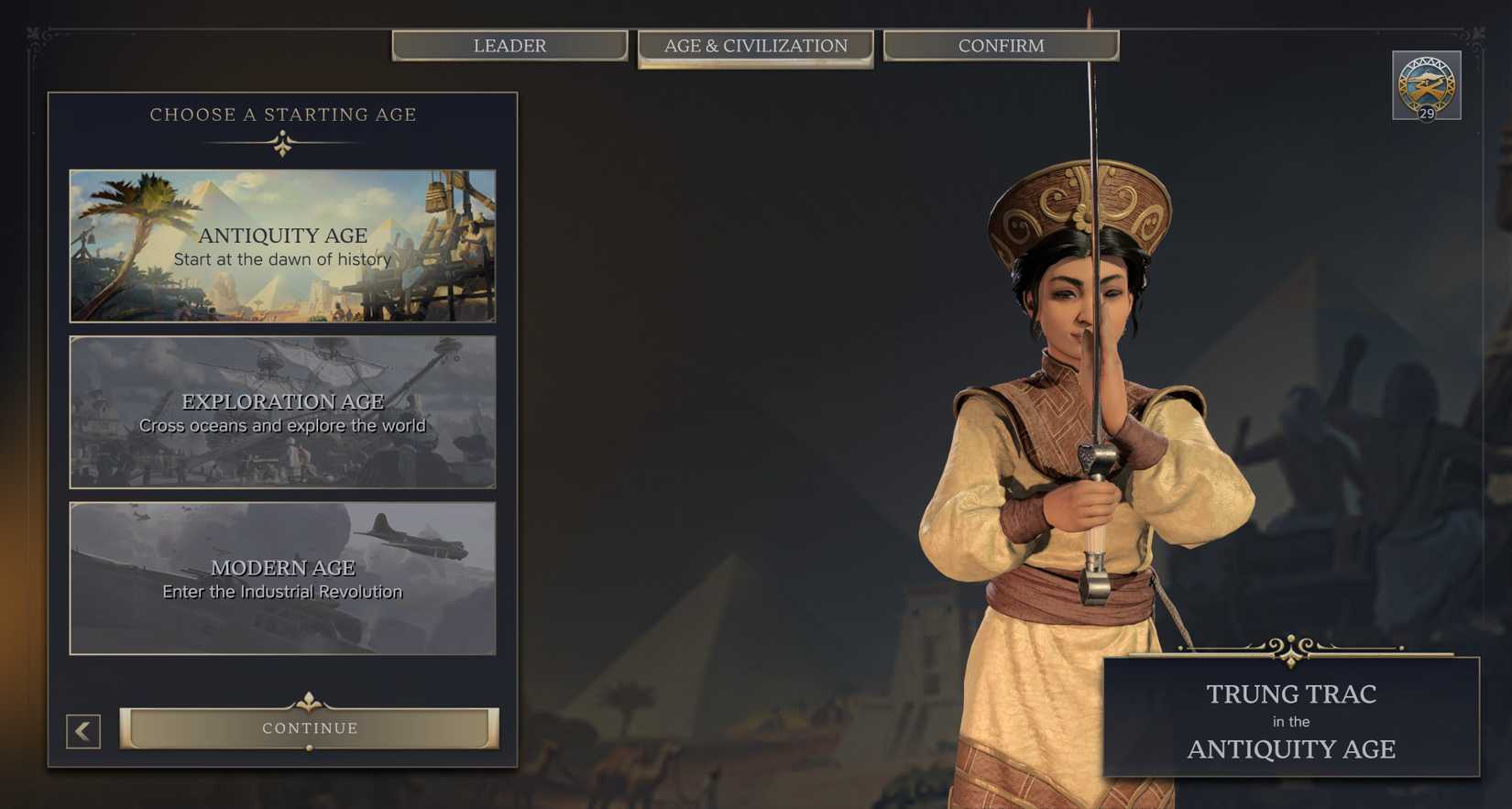Viewport: 1512px width, 809px height.
Task: Open the Age & Civilization tab
Action: pos(755,45)
